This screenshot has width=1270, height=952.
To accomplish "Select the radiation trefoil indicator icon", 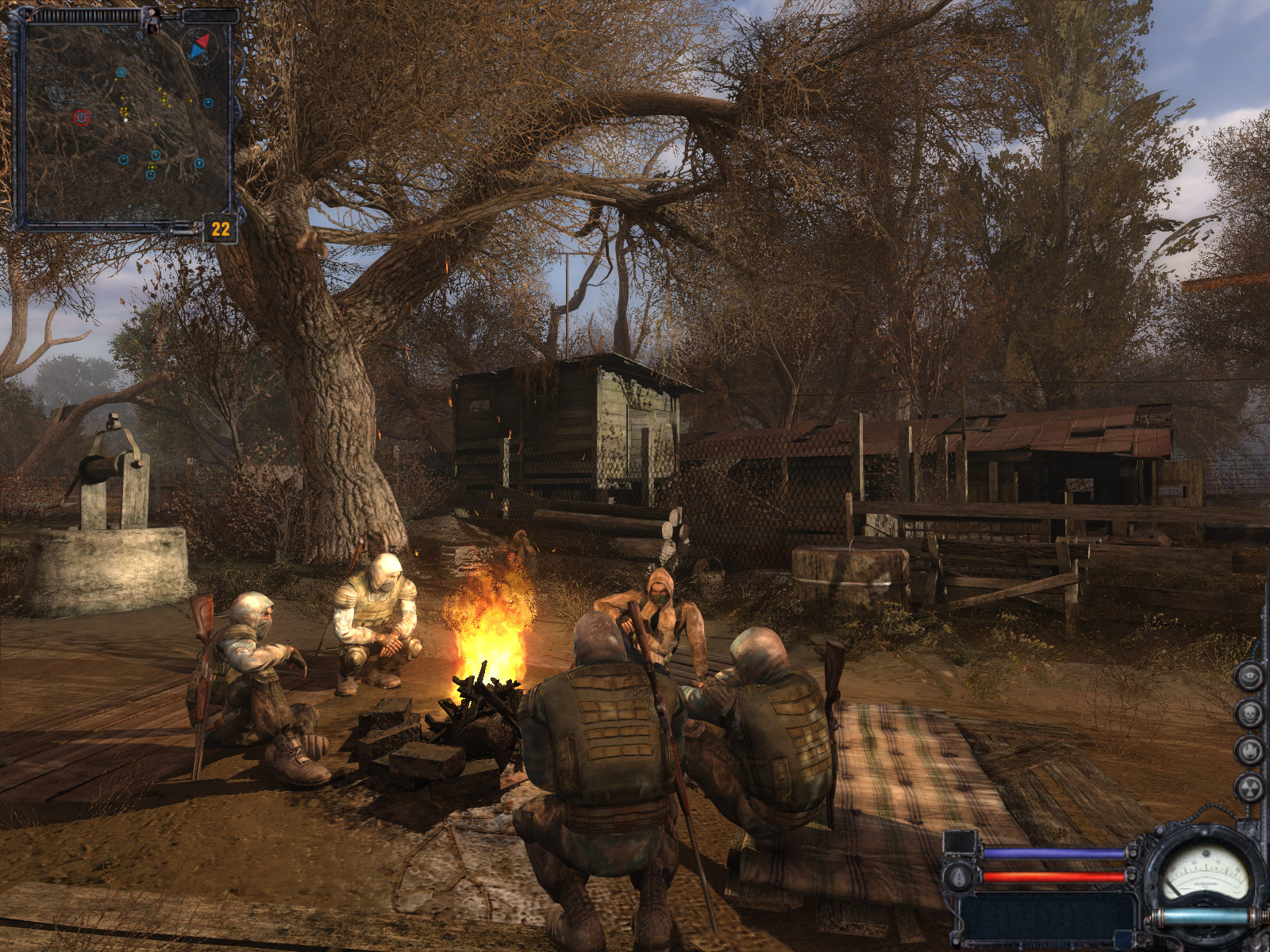I will (x=1249, y=787).
